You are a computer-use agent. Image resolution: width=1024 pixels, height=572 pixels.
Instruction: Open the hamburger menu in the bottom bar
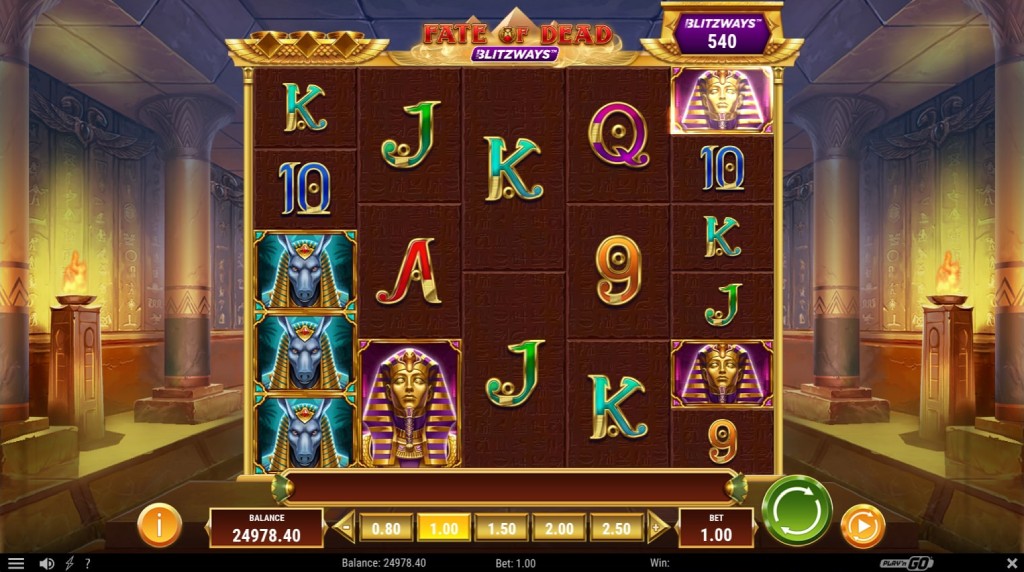tap(16, 563)
